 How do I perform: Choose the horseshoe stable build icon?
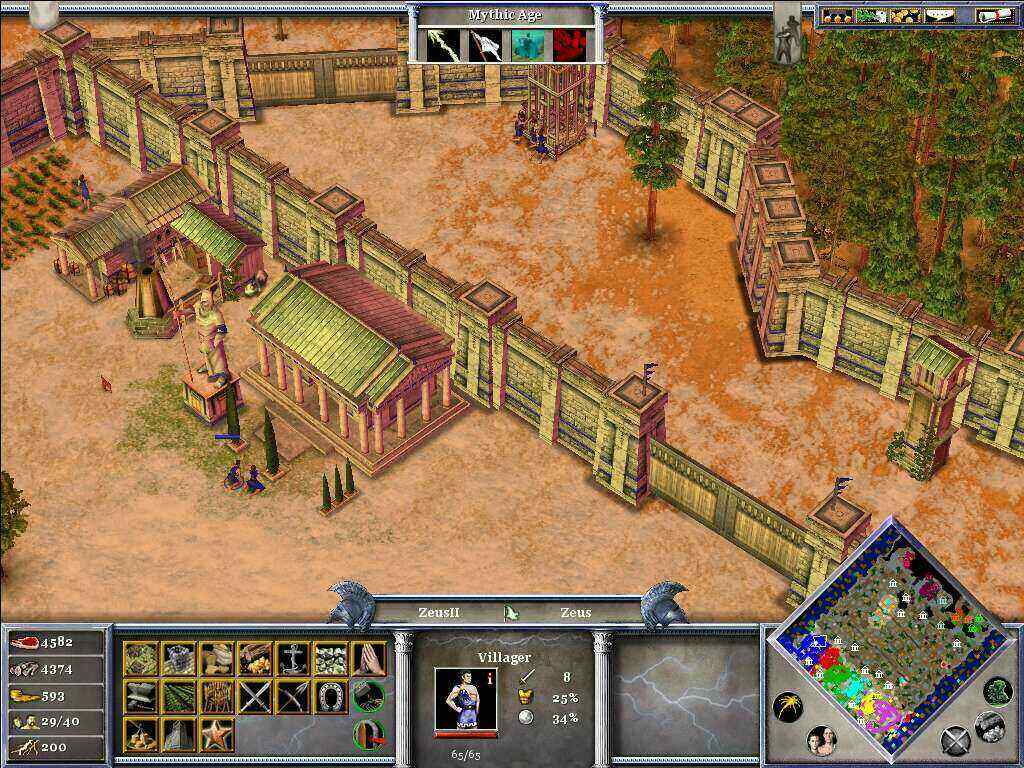click(x=330, y=697)
